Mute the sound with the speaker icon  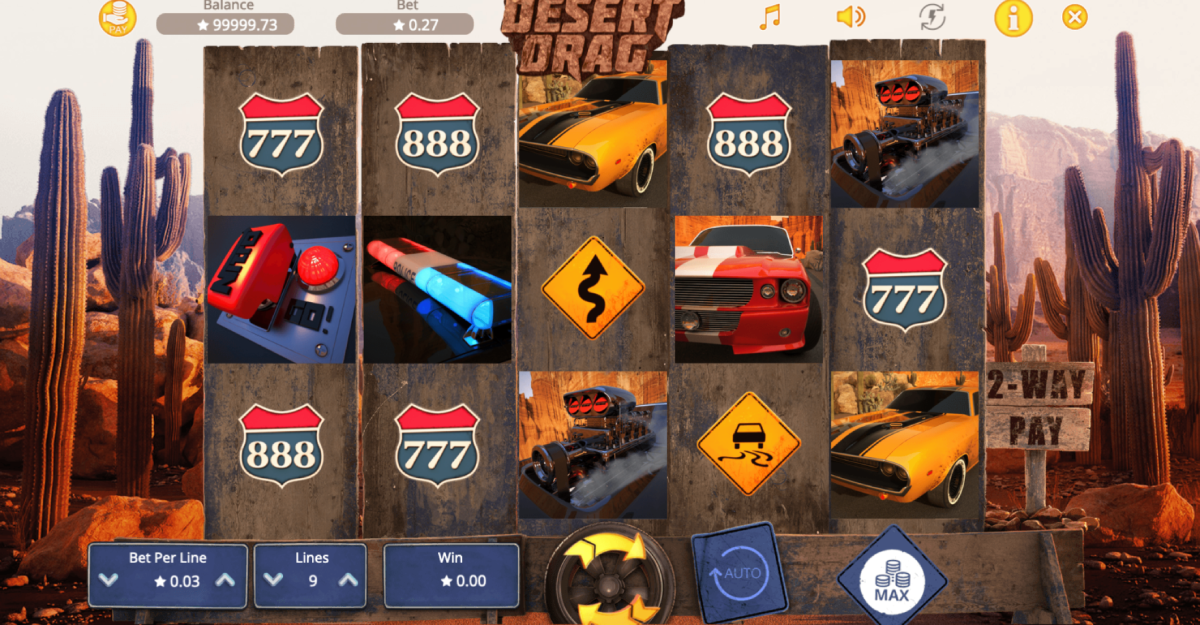click(850, 17)
